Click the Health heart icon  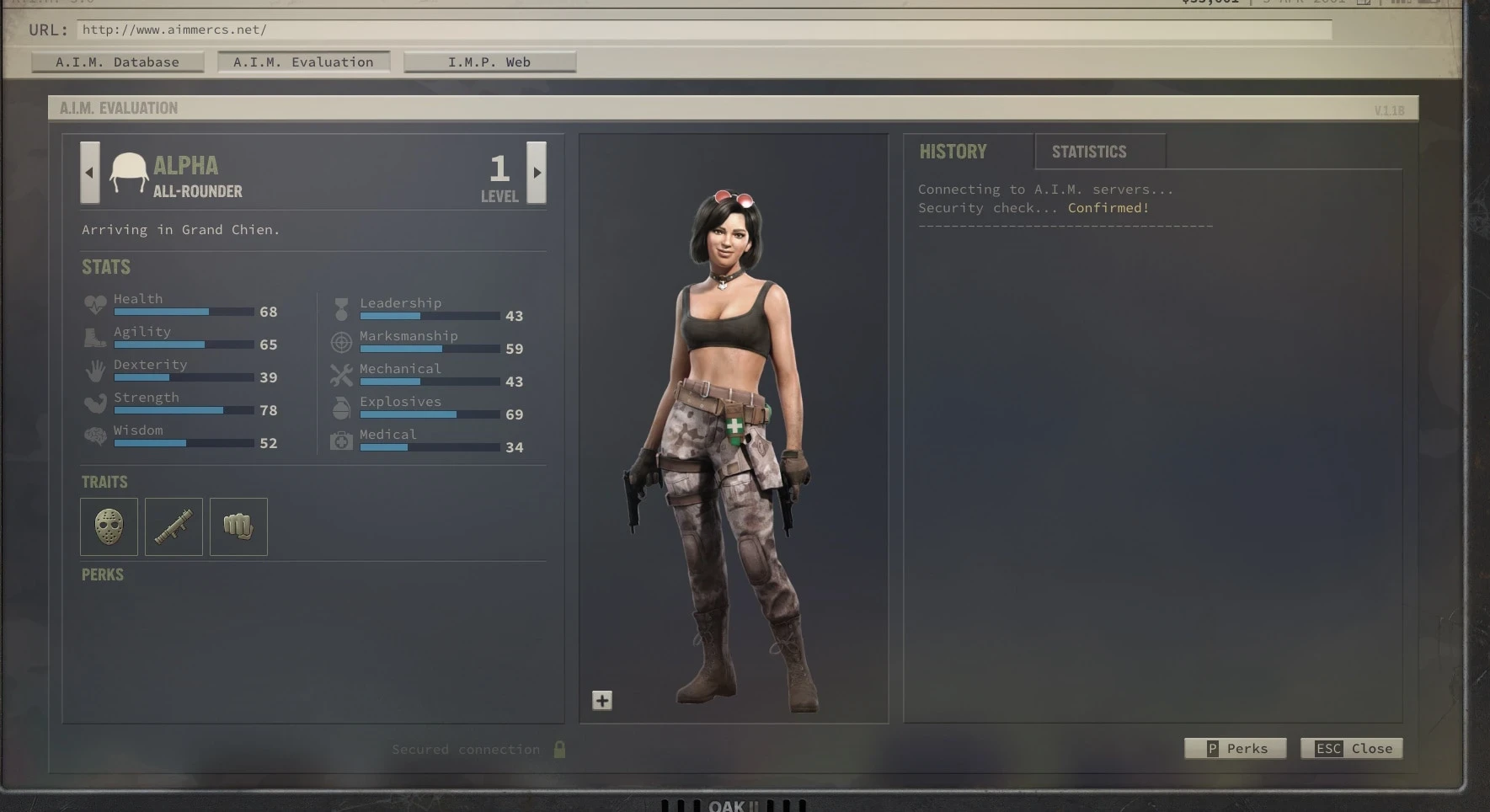(95, 305)
